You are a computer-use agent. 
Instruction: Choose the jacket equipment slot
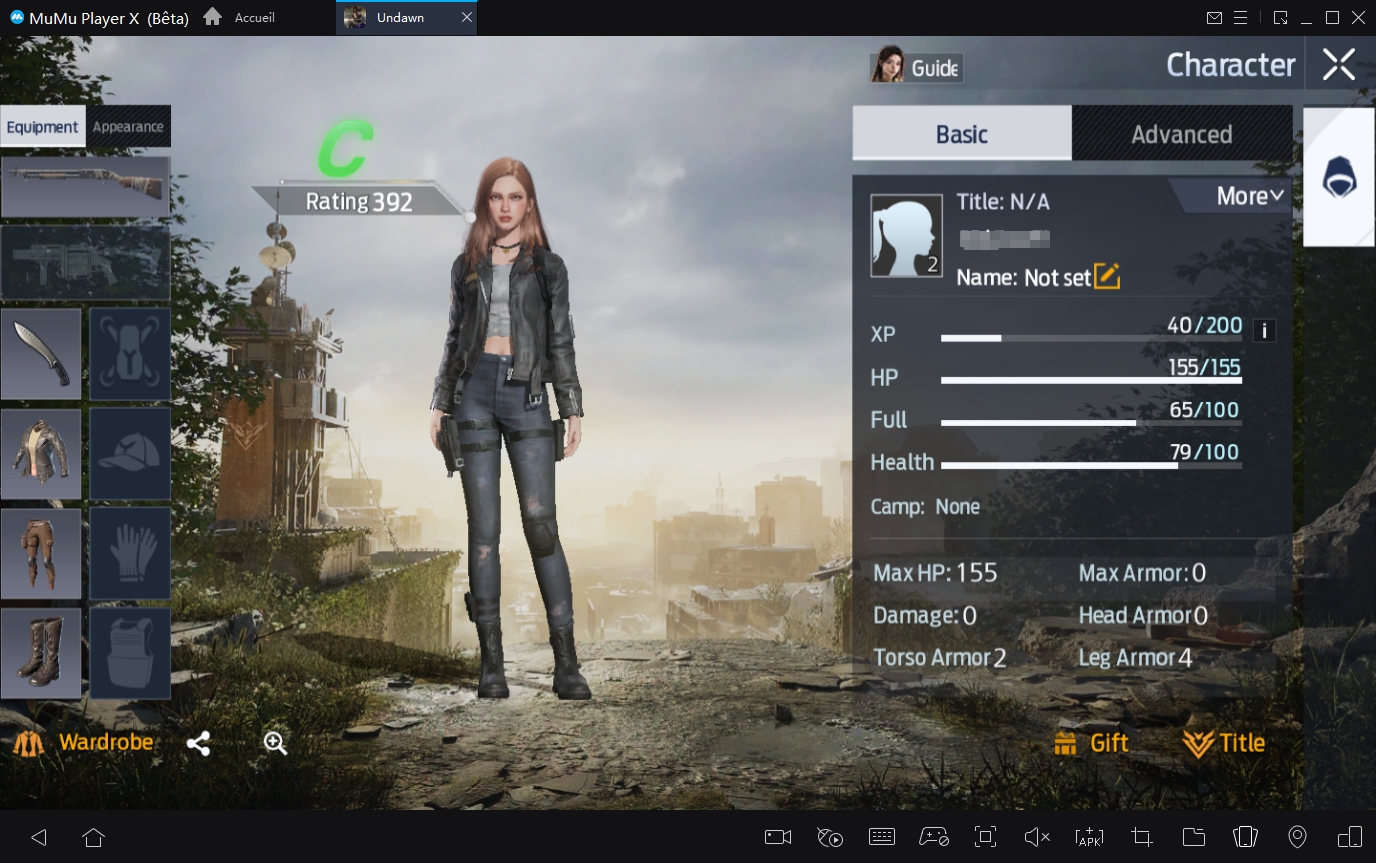point(41,454)
